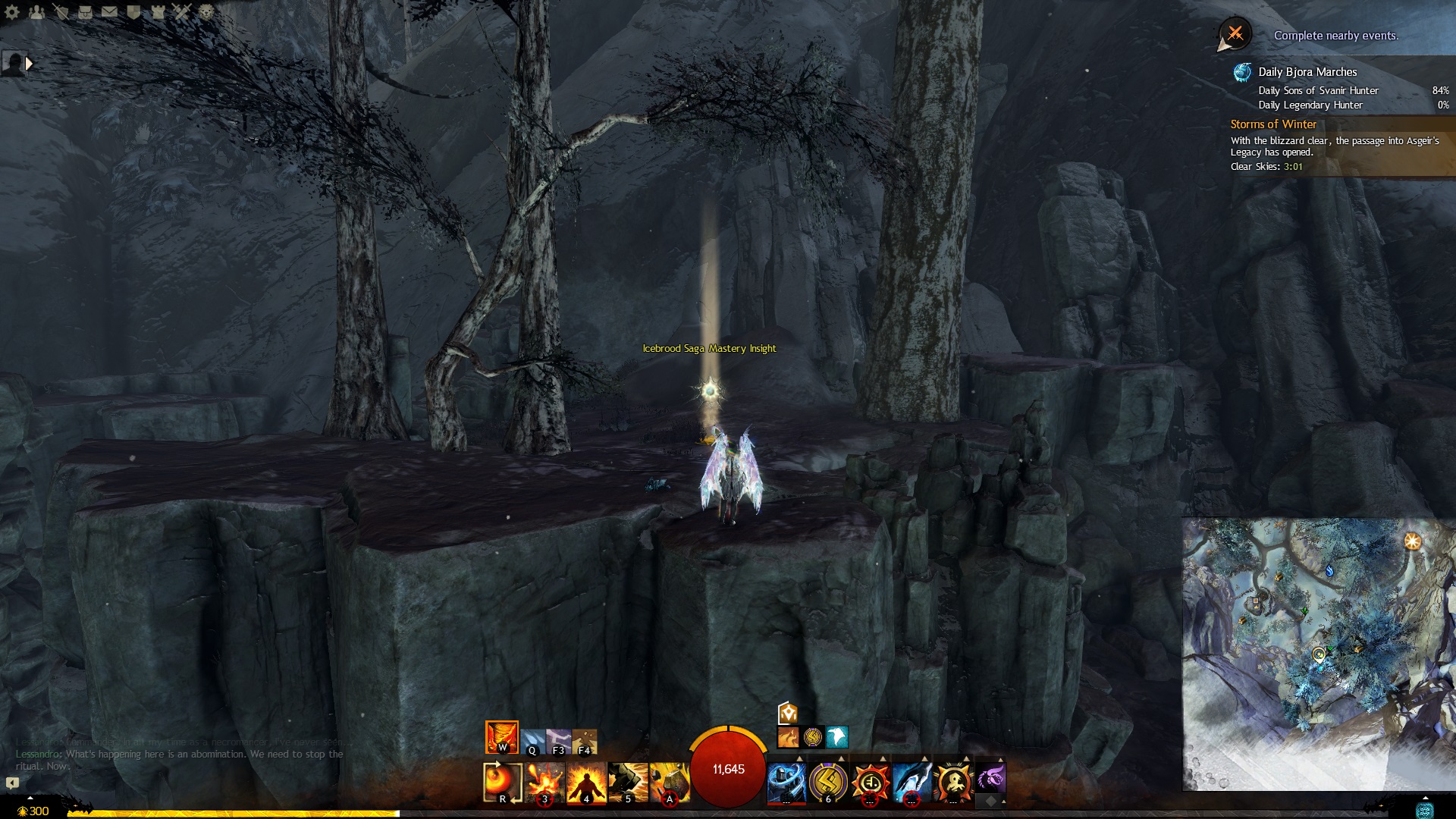The image size is (1456, 819).
Task: Open the mail envelope icon
Action: (109, 11)
